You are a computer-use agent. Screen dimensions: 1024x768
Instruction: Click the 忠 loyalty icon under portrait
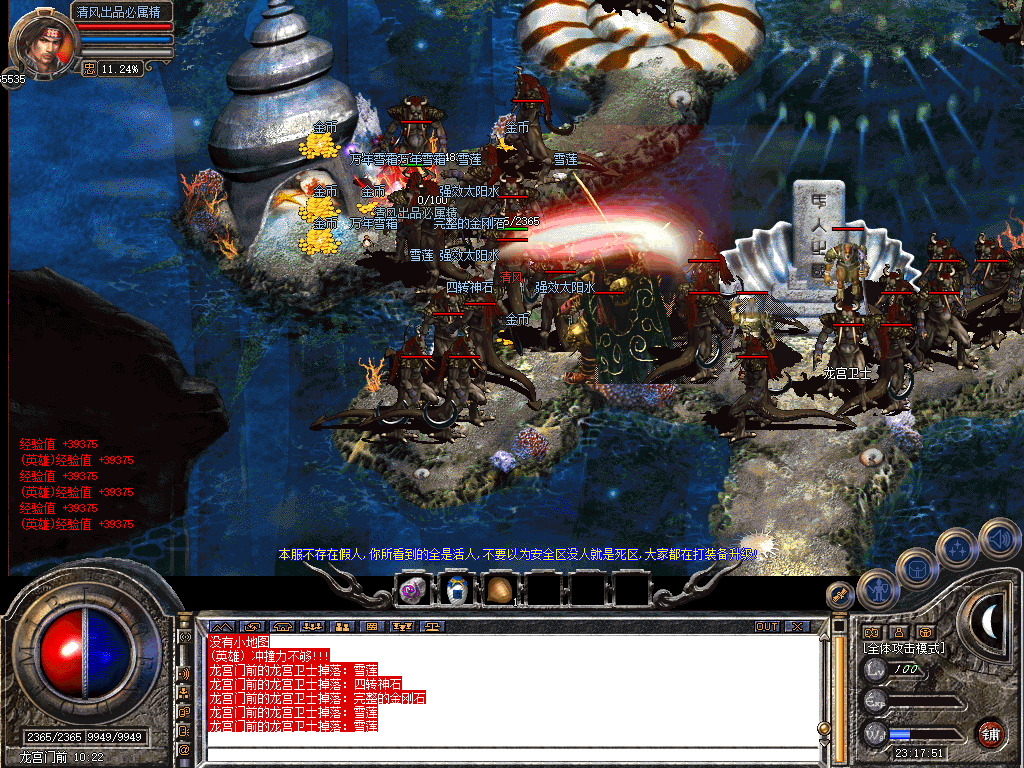89,69
